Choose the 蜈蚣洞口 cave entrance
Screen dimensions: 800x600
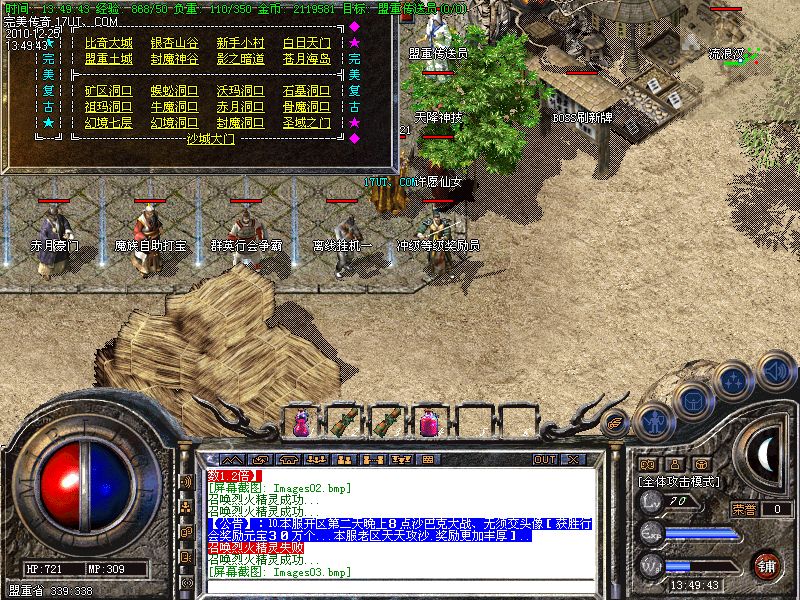(174, 91)
